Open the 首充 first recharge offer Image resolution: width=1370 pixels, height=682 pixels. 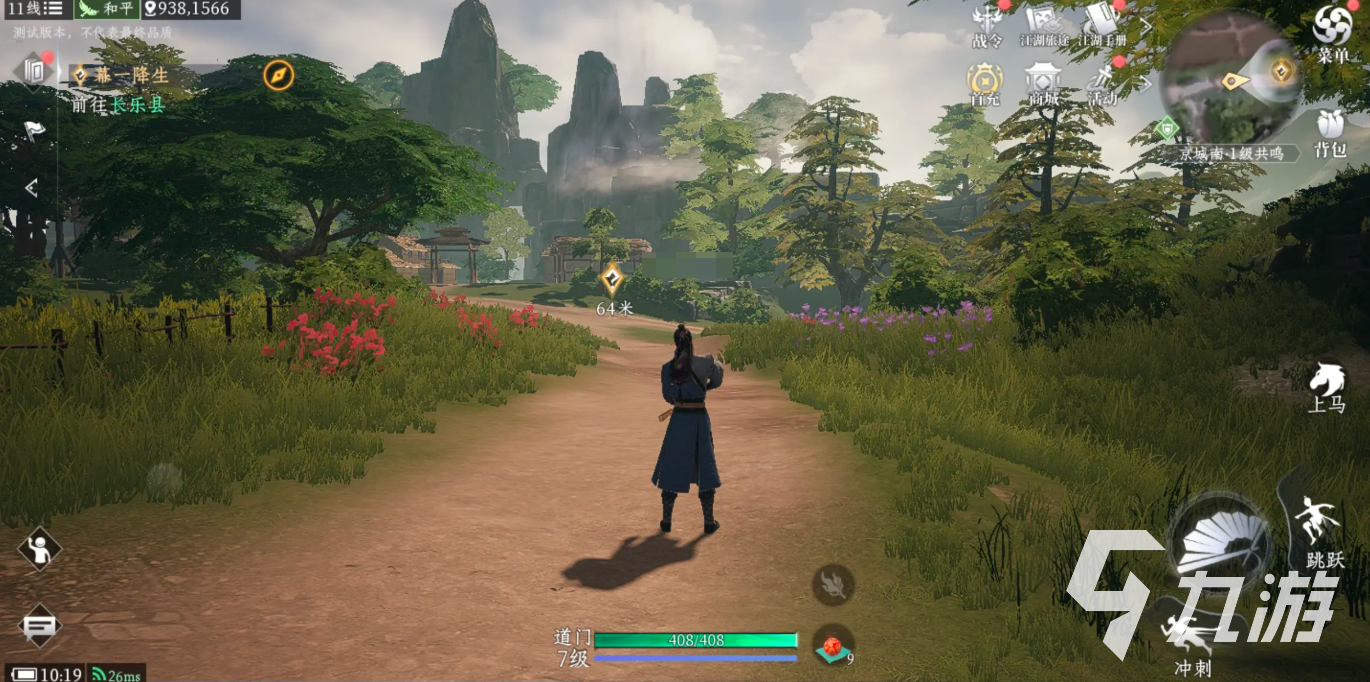[x=985, y=84]
